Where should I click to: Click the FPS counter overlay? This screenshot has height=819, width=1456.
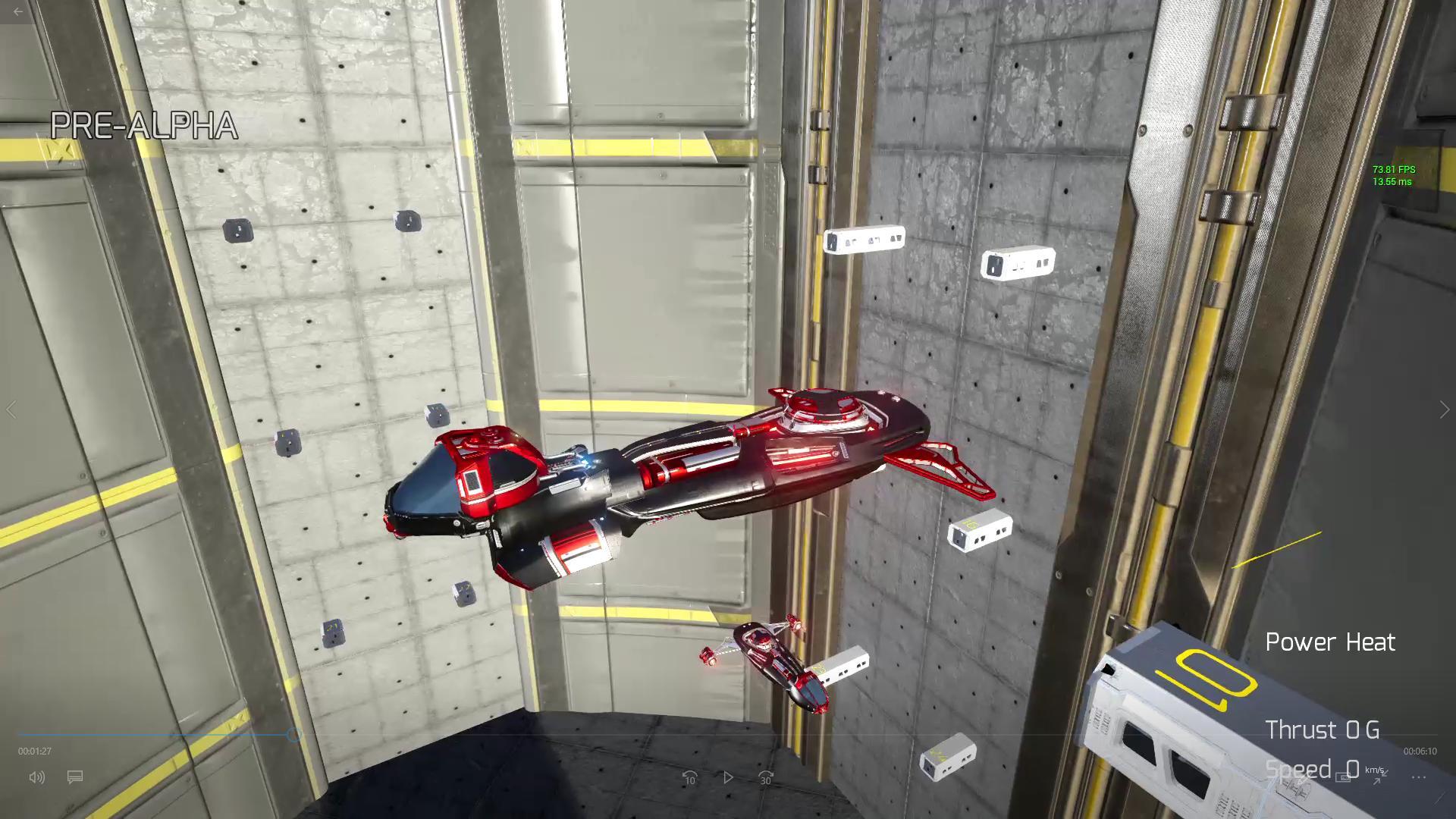[1392, 176]
